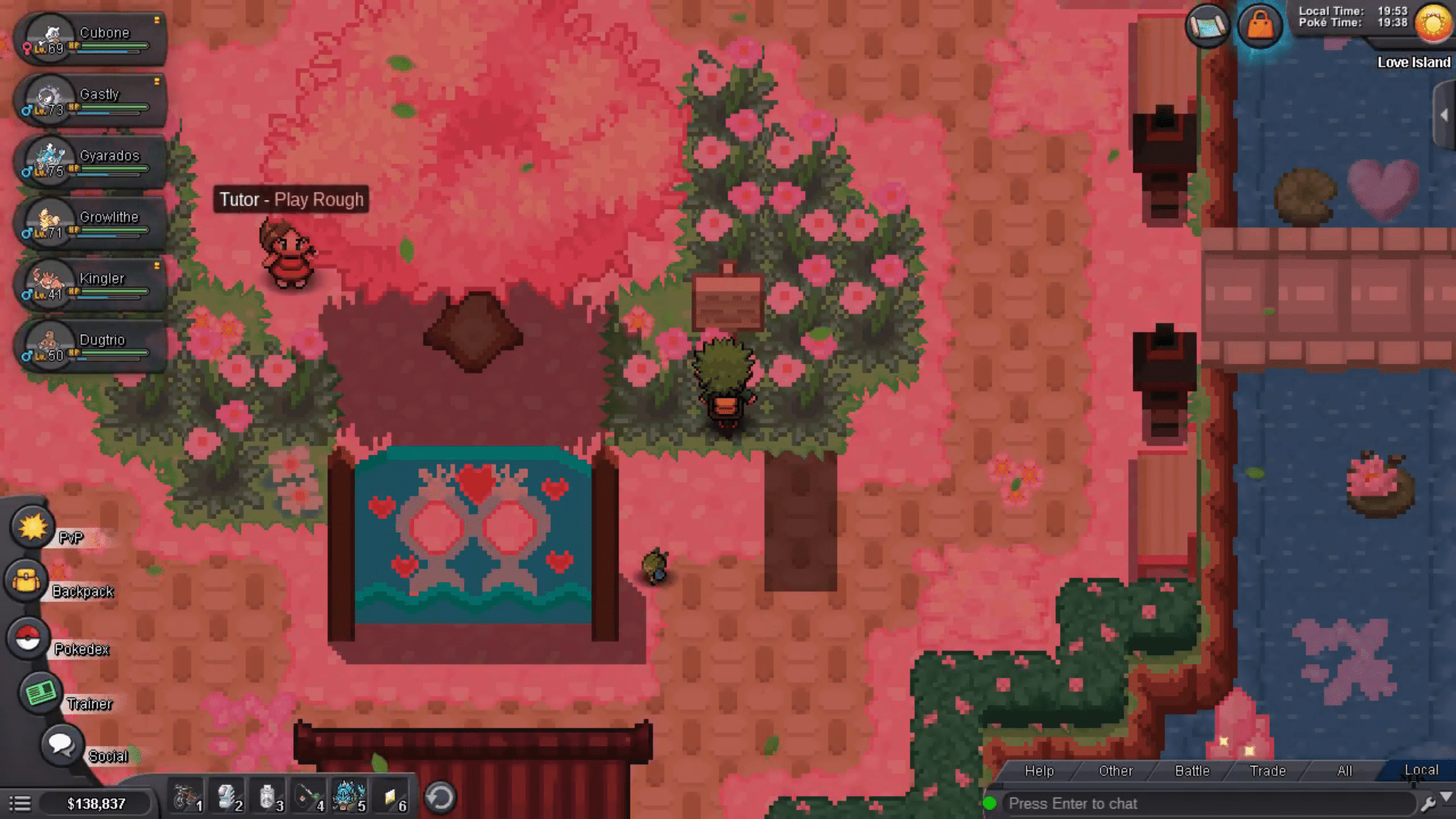The width and height of the screenshot is (1456, 819).
Task: Switch to the Trade chat tab
Action: pyautogui.click(x=1267, y=770)
